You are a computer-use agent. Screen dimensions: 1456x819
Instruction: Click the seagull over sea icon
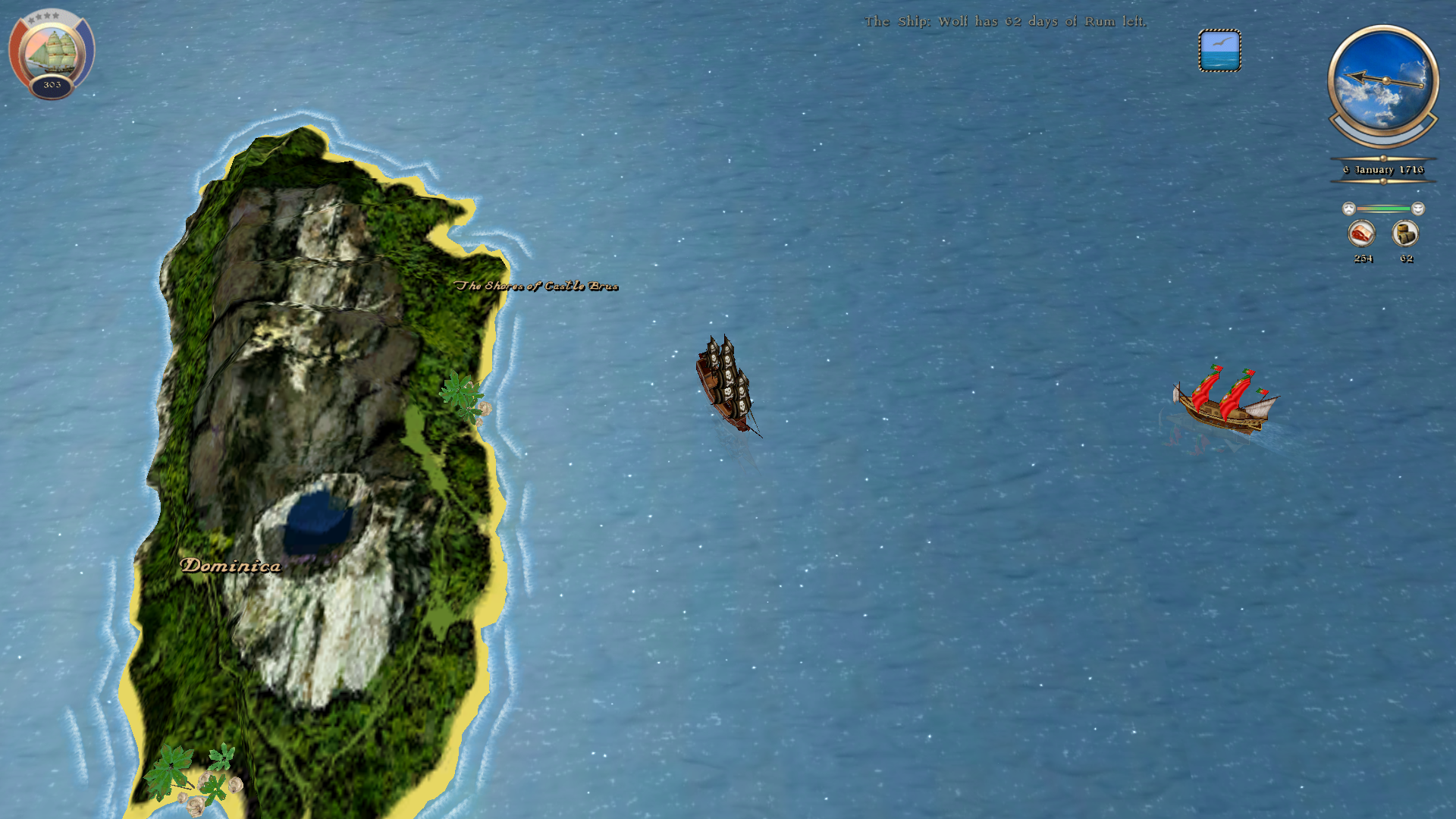[x=1219, y=51]
